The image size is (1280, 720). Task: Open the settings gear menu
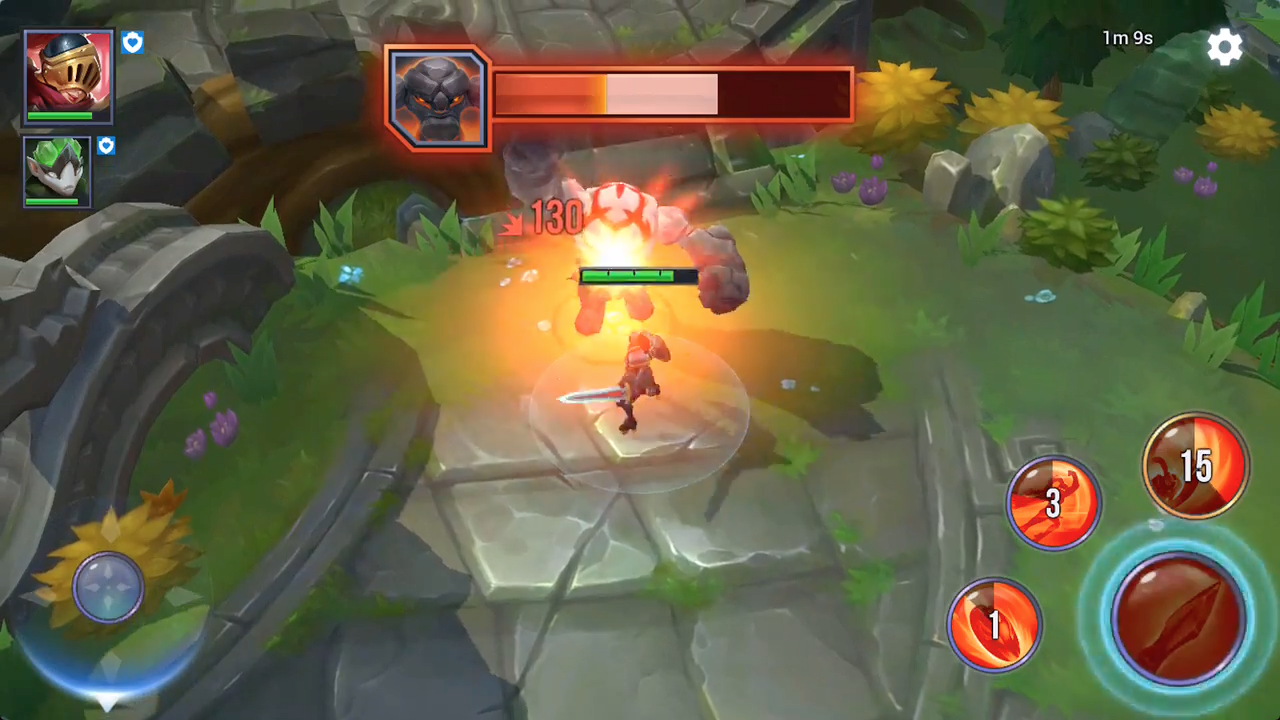coord(1226,47)
